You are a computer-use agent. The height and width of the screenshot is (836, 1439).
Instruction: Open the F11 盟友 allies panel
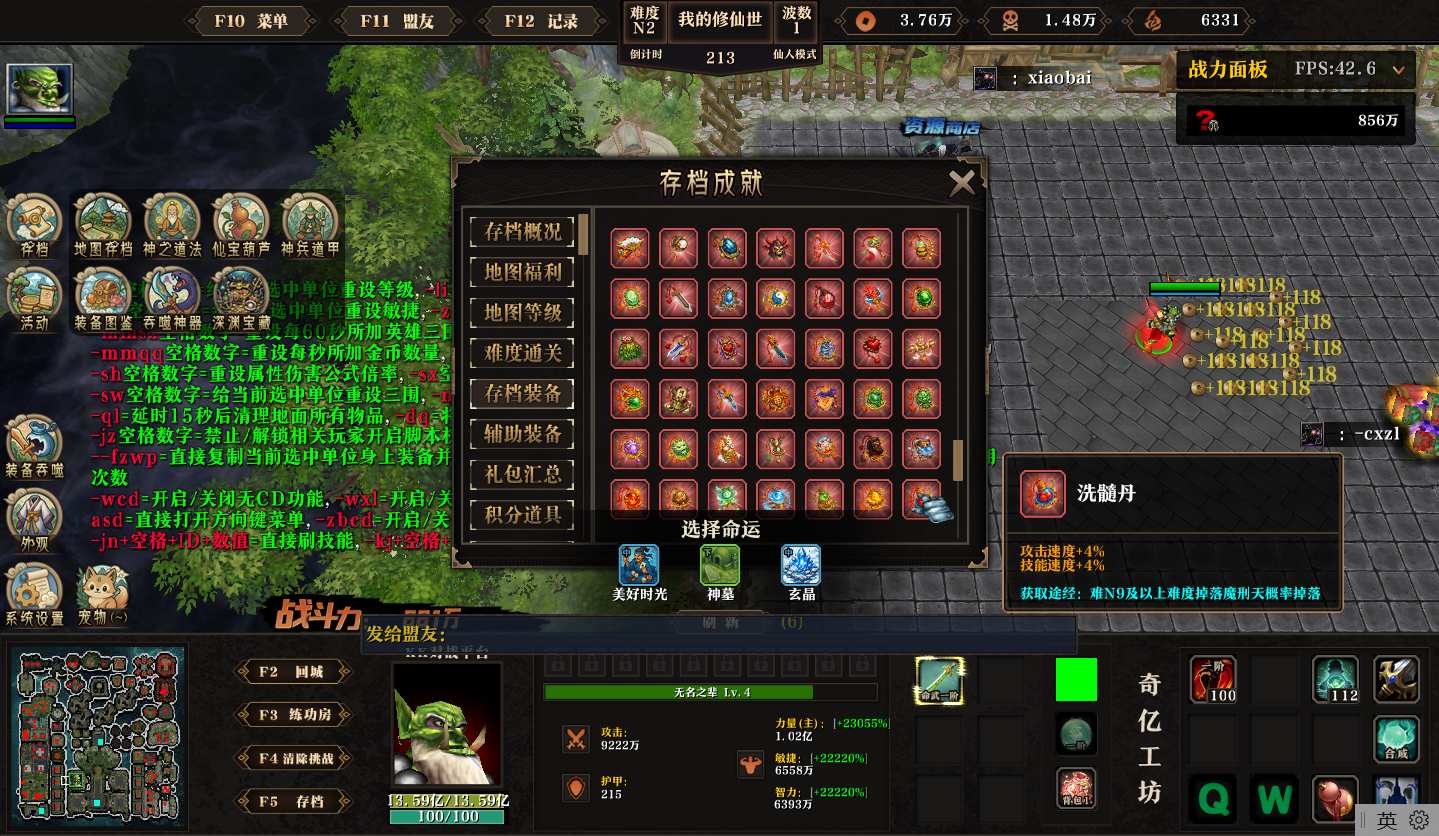pos(395,21)
